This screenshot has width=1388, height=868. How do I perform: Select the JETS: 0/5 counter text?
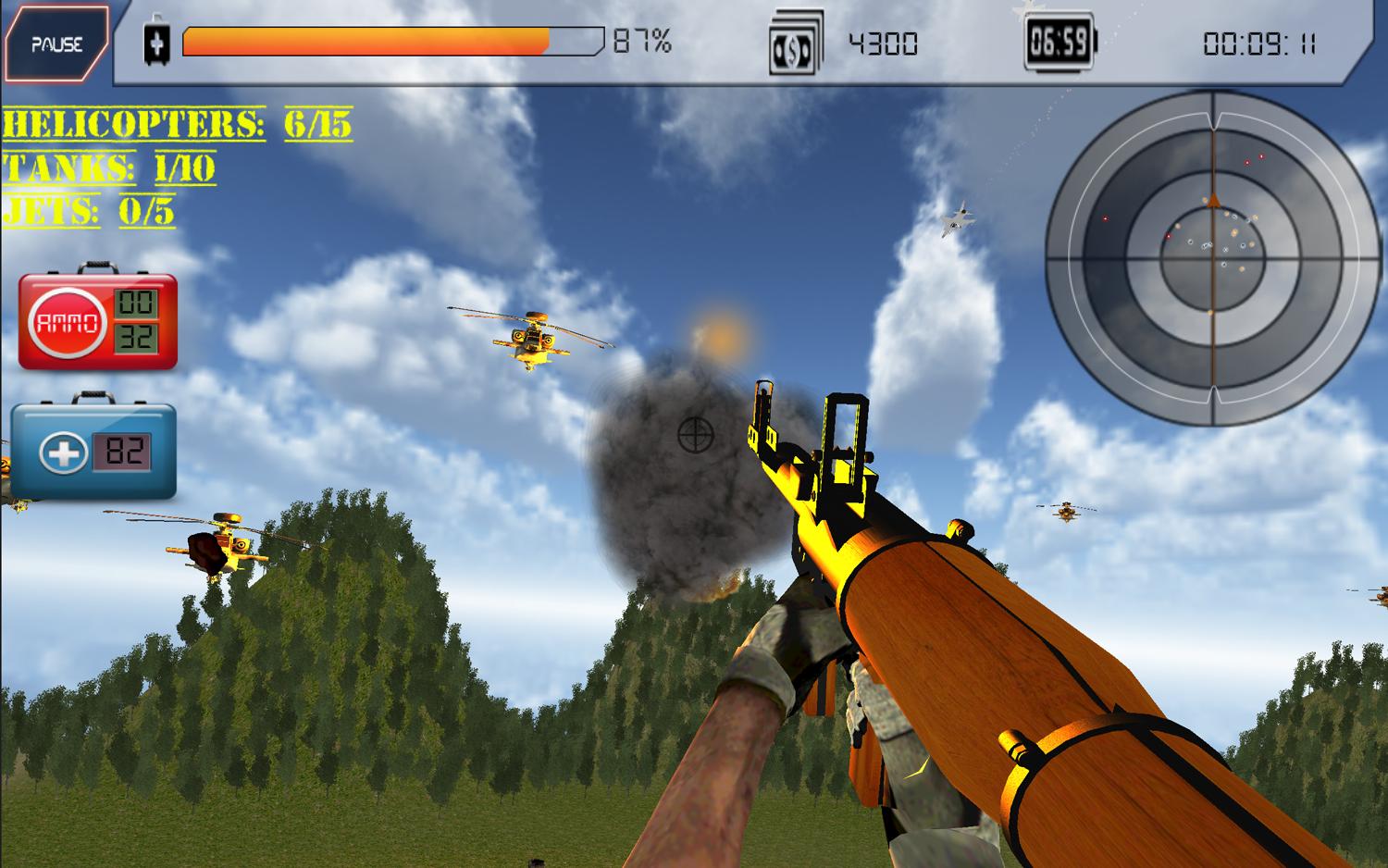[88, 211]
